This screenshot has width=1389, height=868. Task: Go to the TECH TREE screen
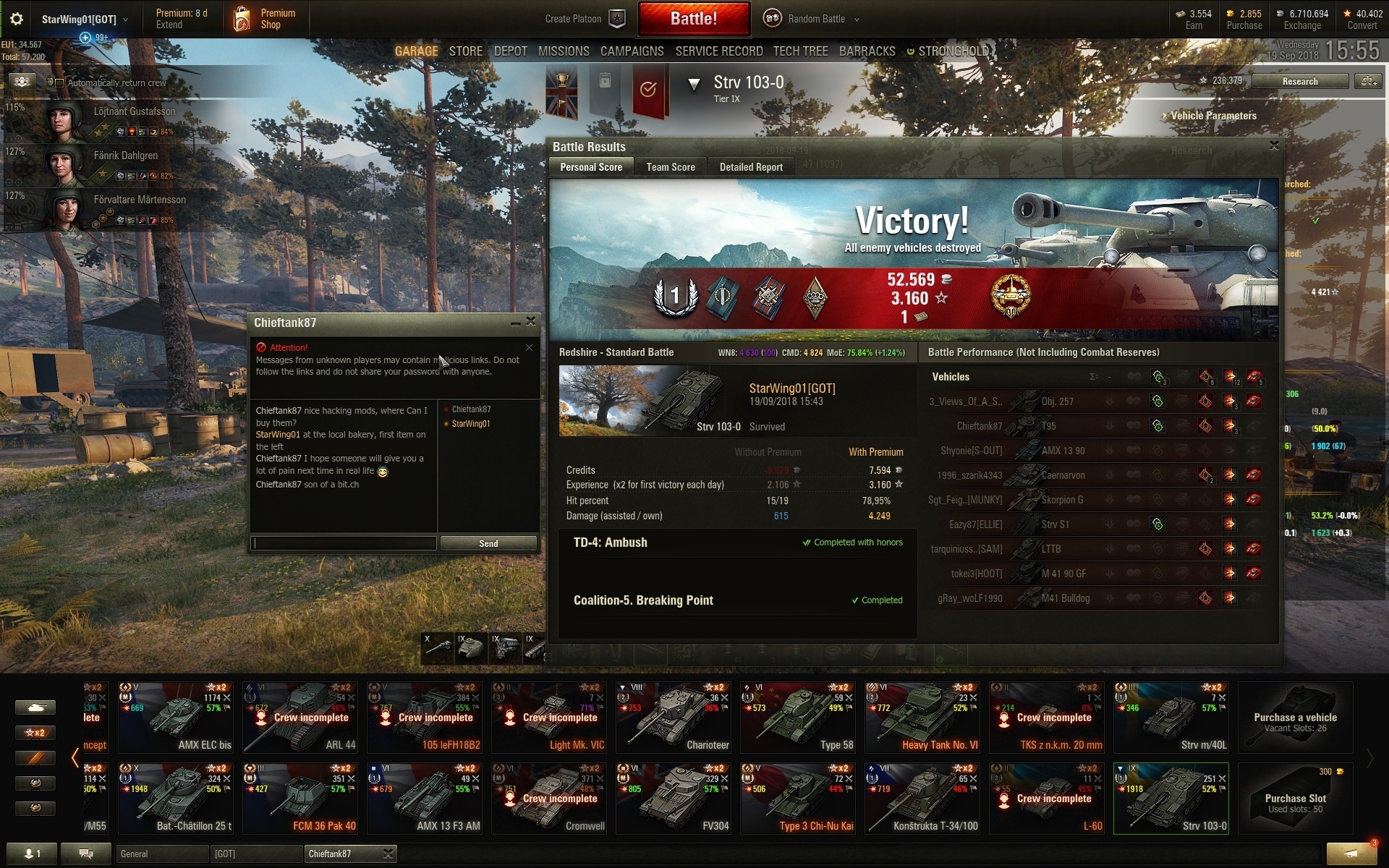(800, 51)
